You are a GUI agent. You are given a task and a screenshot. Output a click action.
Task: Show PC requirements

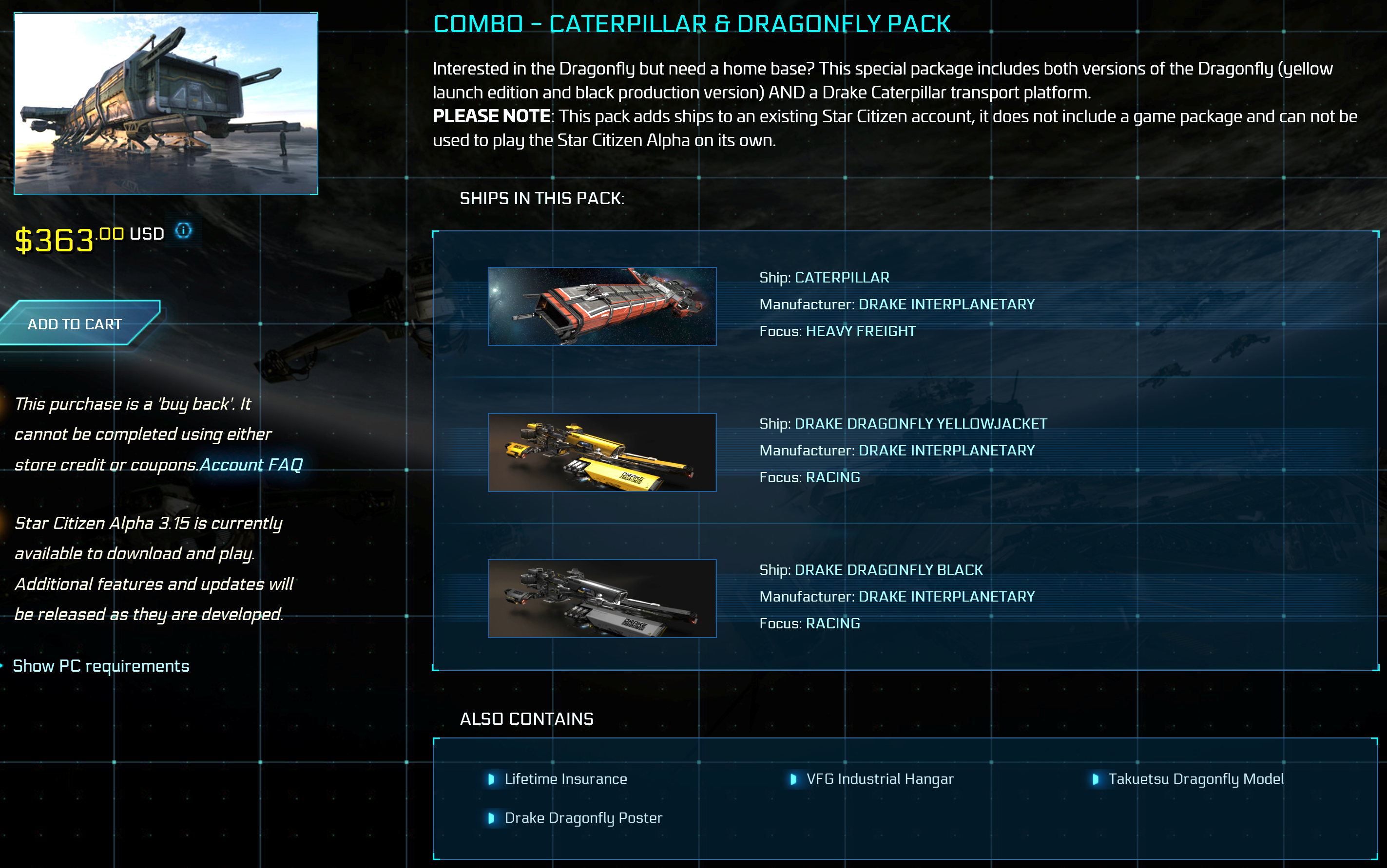coord(101,666)
